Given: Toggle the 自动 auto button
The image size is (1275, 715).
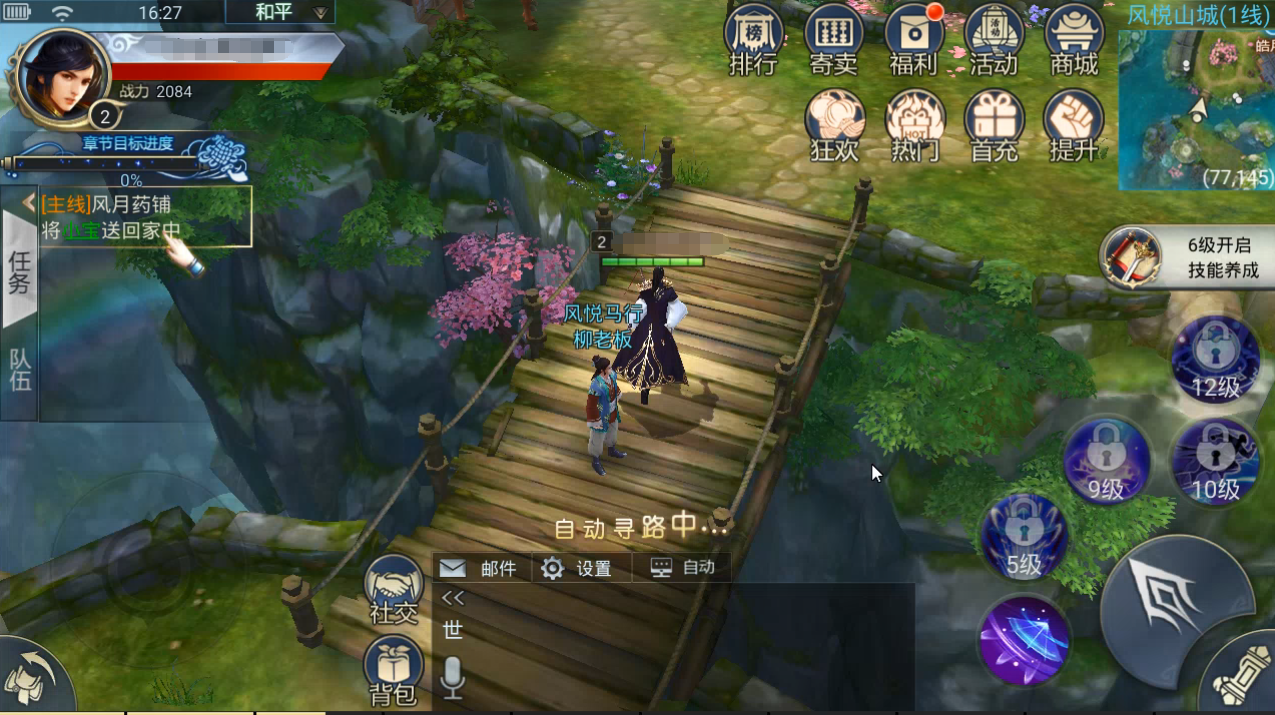Looking at the screenshot, I should coord(683,567).
